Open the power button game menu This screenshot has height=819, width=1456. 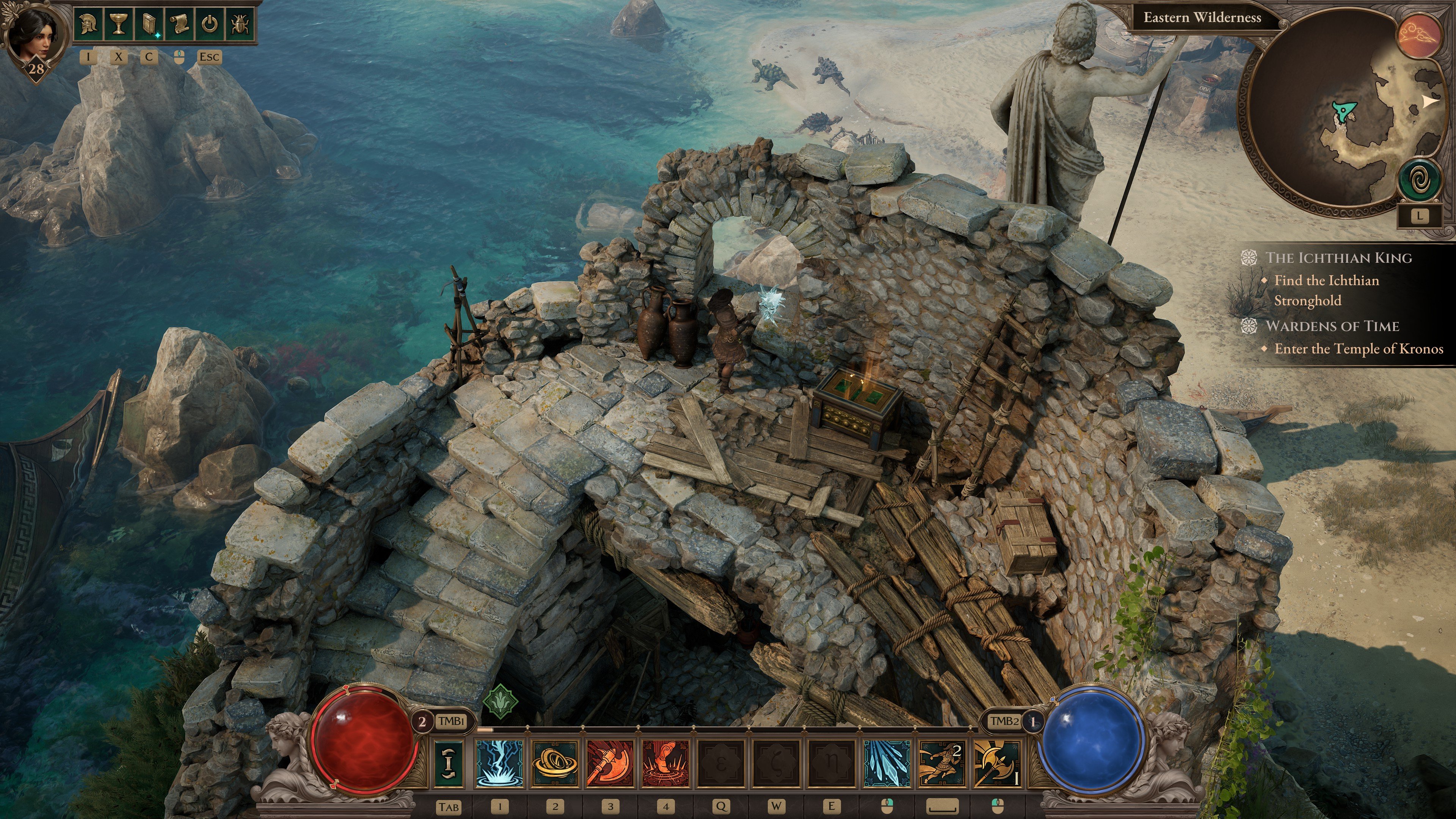click(x=210, y=24)
